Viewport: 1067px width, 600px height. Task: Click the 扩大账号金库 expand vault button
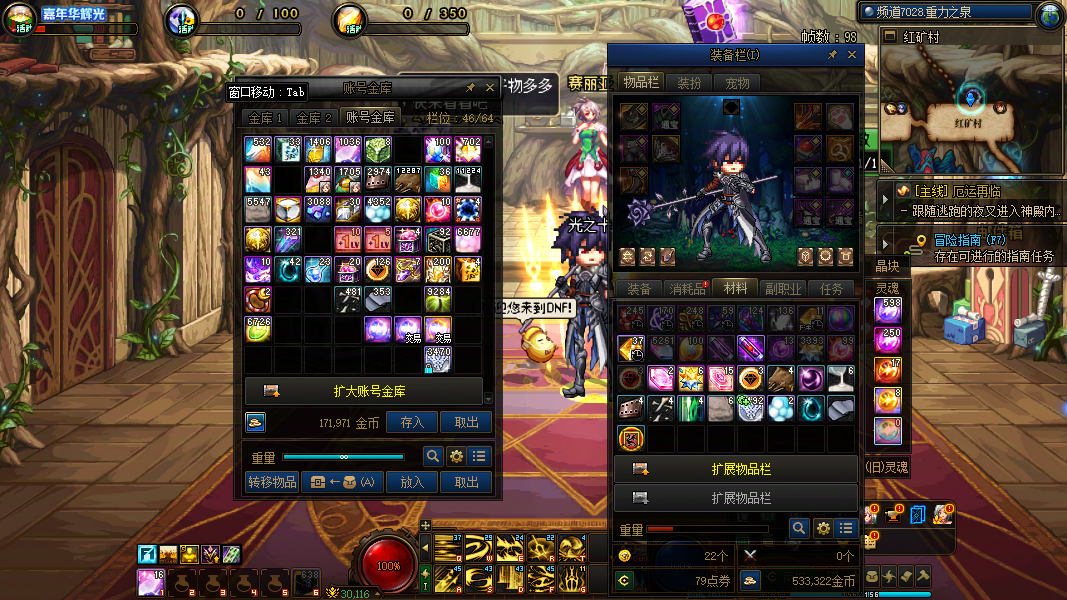(364, 391)
